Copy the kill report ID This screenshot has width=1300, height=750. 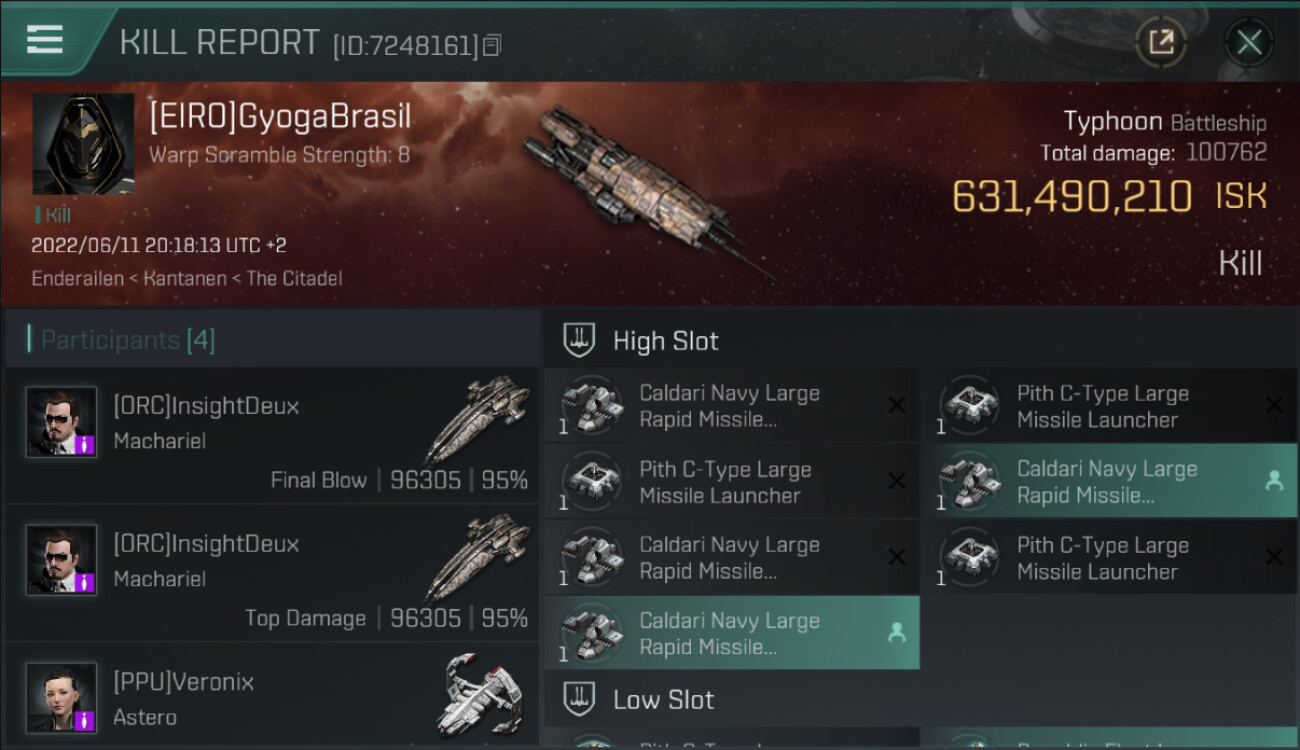[x=491, y=45]
